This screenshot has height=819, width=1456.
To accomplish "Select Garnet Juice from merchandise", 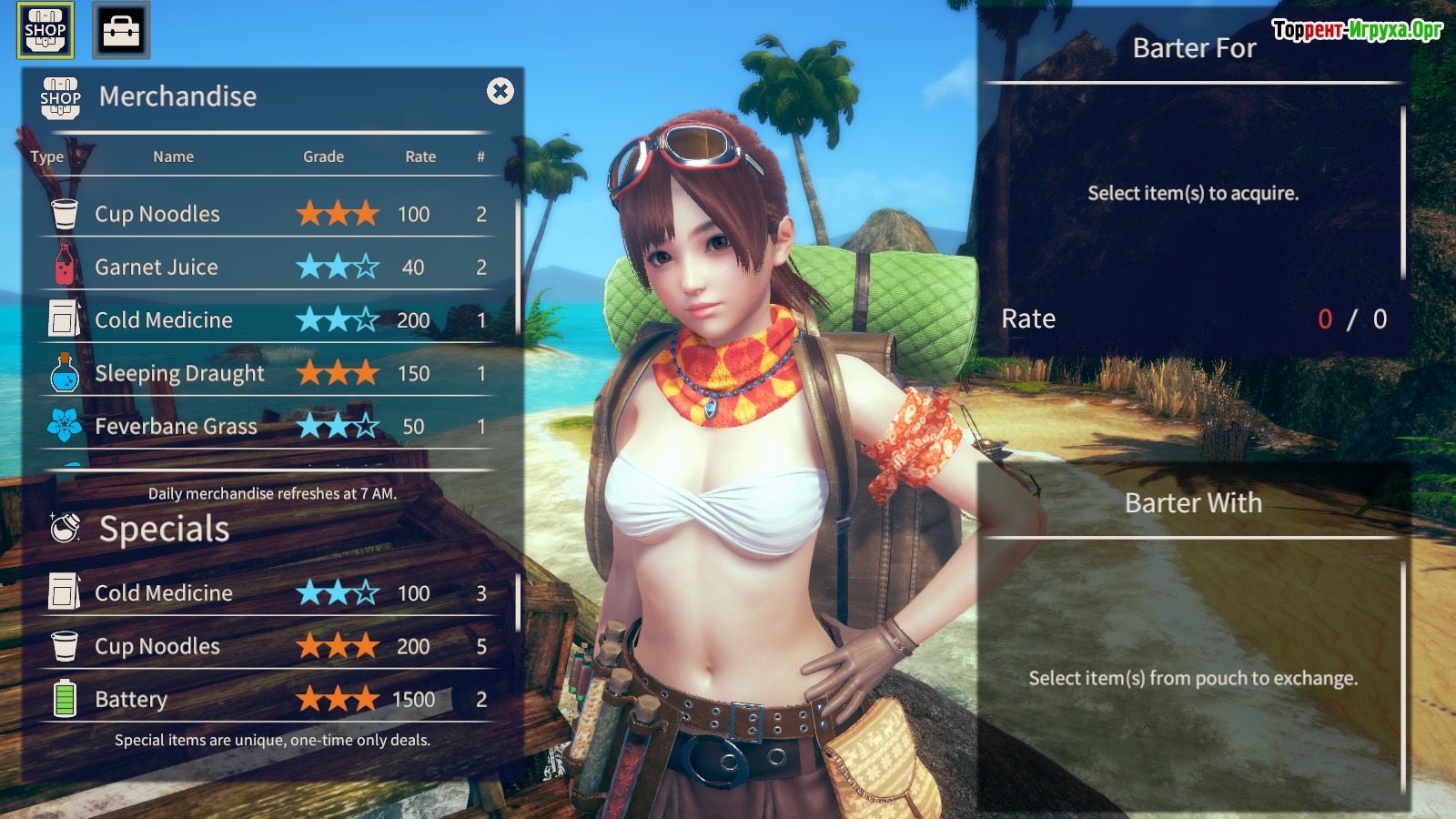I will [157, 267].
